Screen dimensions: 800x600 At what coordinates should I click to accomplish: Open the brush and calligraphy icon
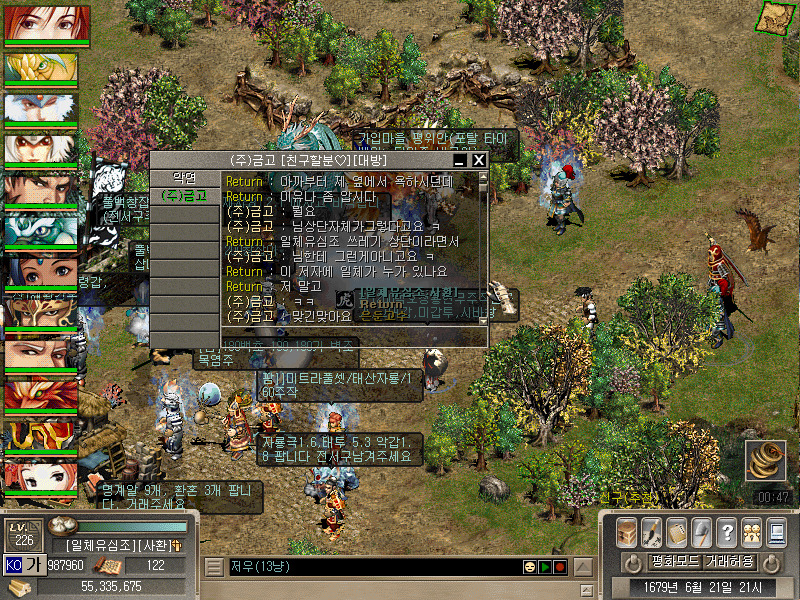[652, 531]
